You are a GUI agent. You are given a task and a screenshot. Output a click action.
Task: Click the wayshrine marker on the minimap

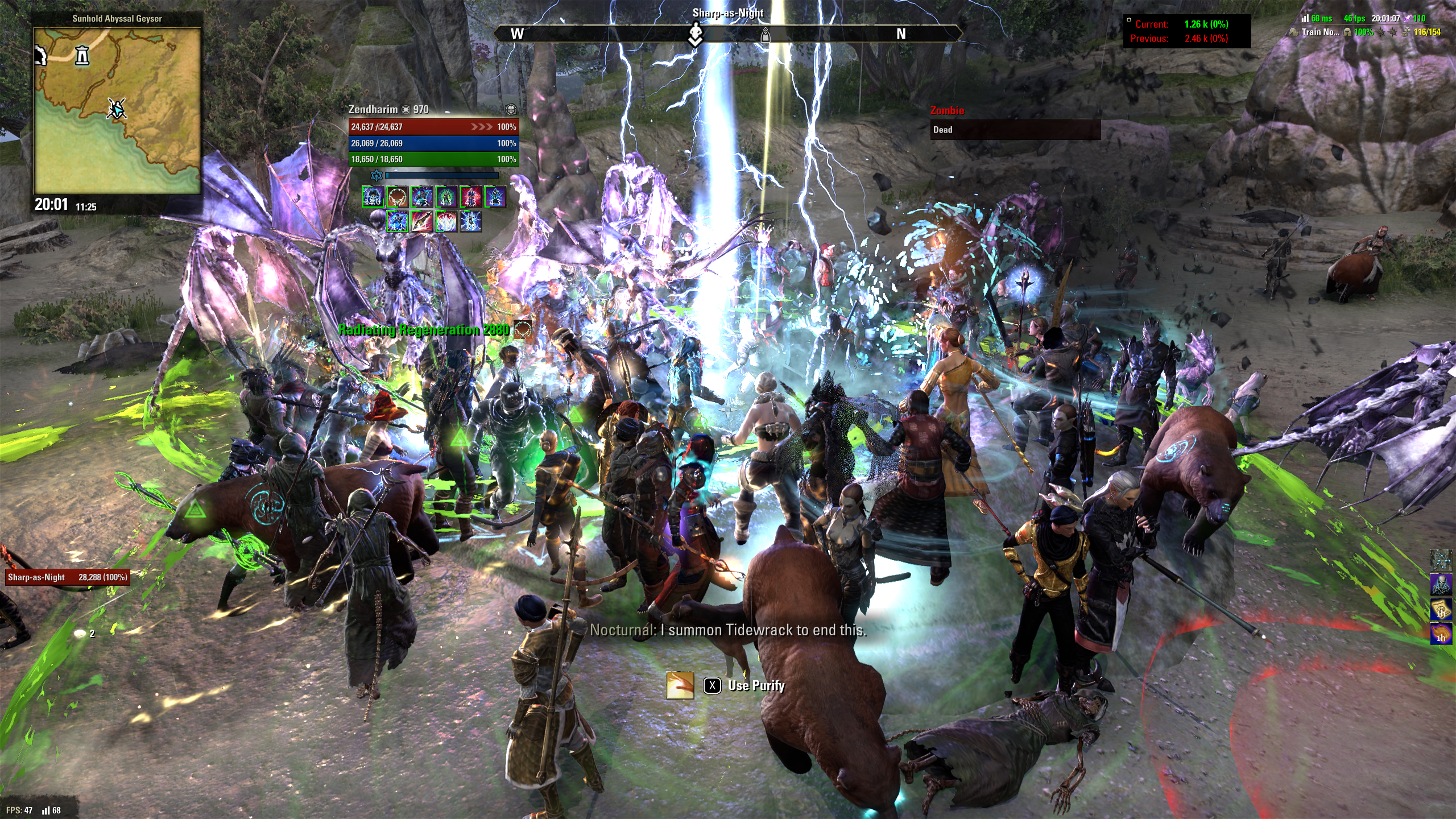[x=82, y=55]
